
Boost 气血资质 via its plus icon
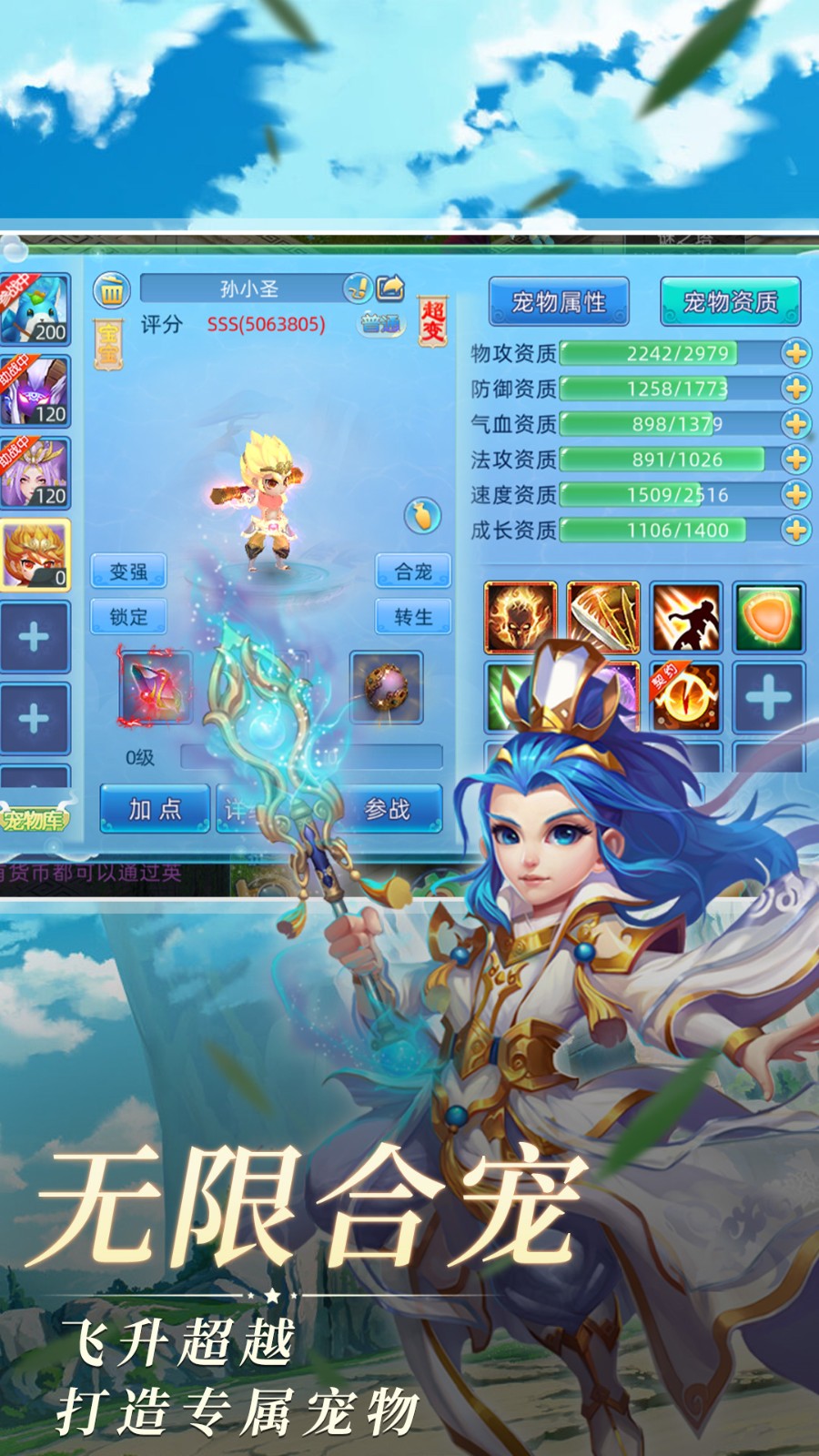pos(795,424)
